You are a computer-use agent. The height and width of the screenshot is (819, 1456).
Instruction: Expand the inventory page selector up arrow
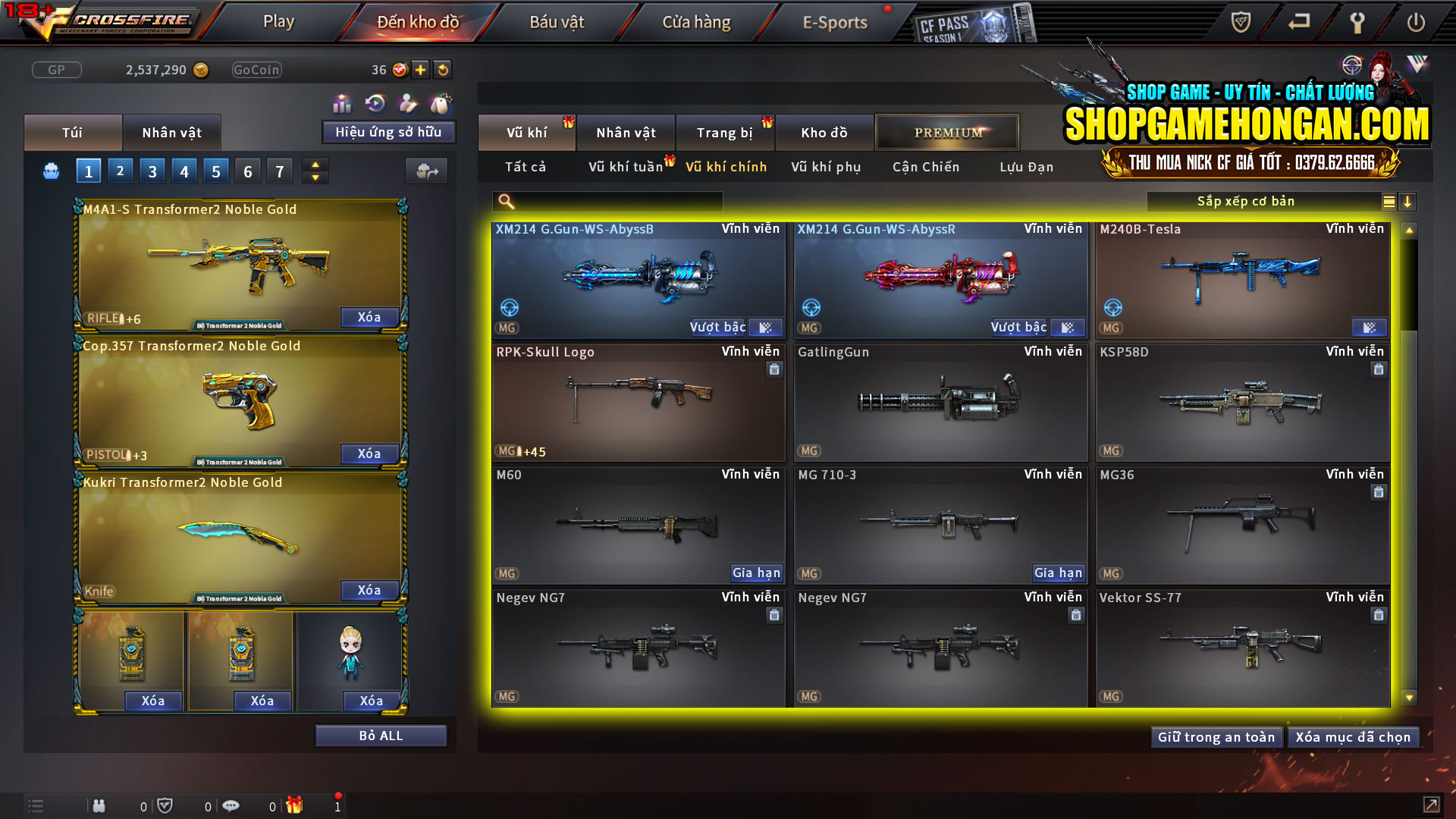pos(314,165)
